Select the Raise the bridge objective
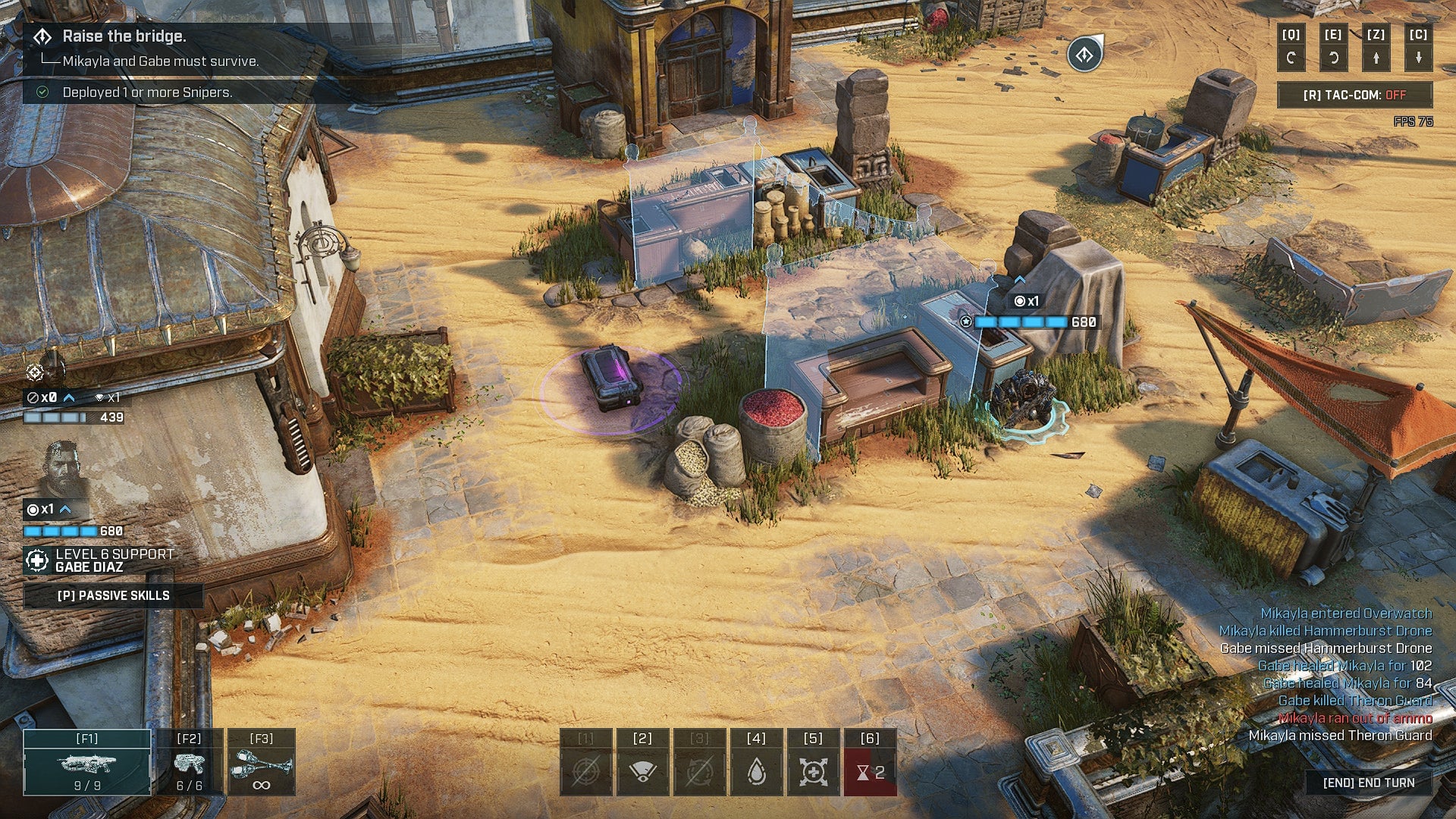 click(124, 36)
